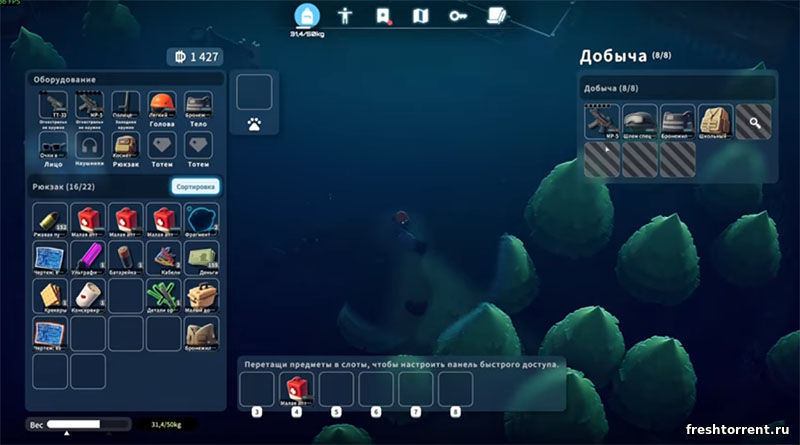Pick the rusty bullet ammo in backpack
Viewport: 800px width, 445px height.
click(50, 219)
